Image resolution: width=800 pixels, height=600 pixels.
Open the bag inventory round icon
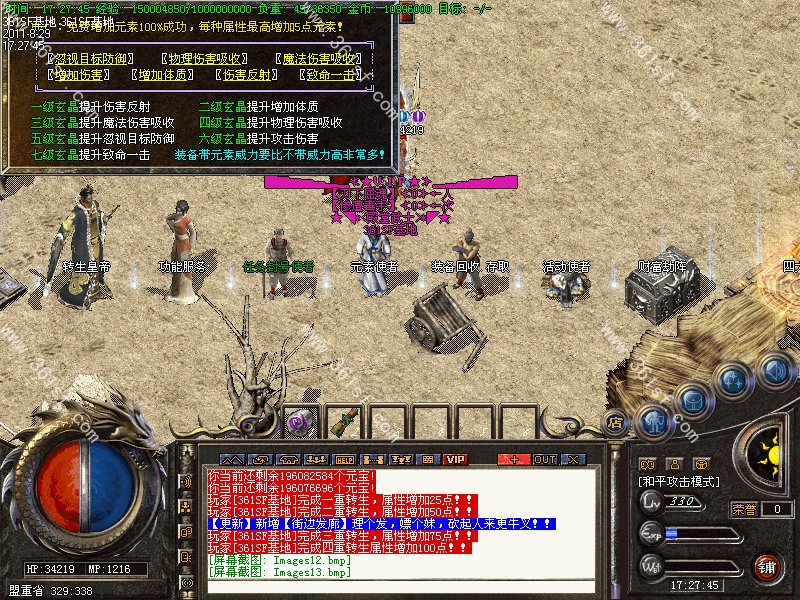tap(692, 401)
